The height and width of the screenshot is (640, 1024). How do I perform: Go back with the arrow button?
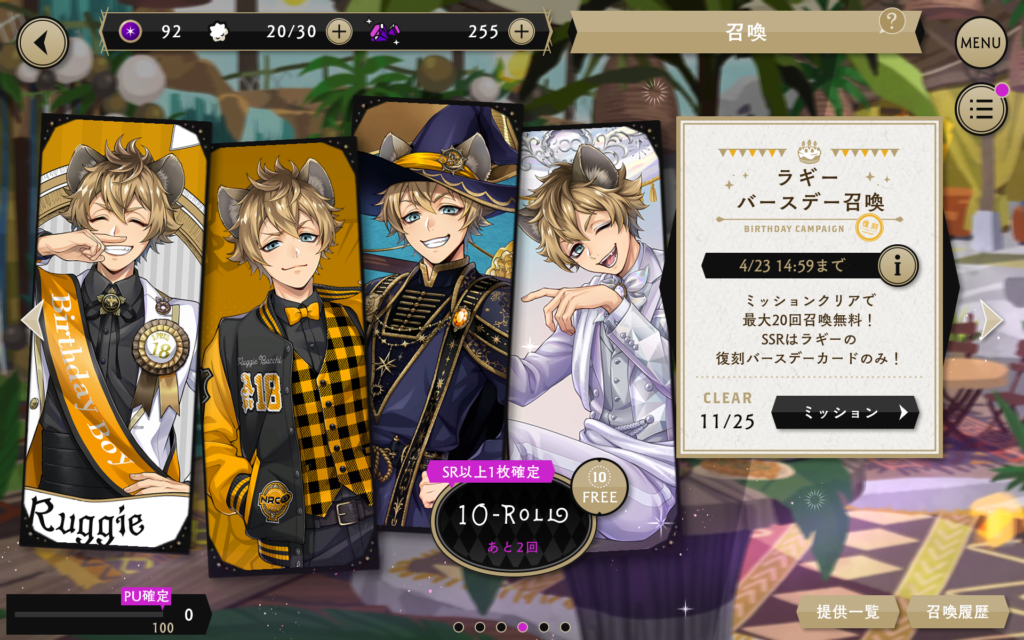(42, 43)
